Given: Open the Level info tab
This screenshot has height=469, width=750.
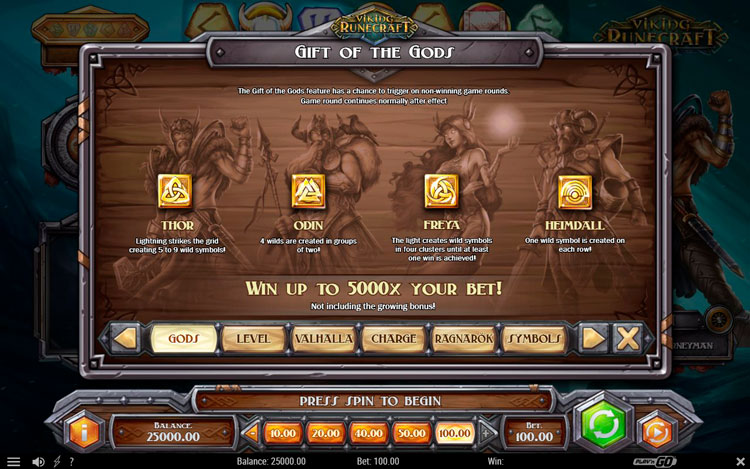Looking at the screenshot, I should point(253,339).
